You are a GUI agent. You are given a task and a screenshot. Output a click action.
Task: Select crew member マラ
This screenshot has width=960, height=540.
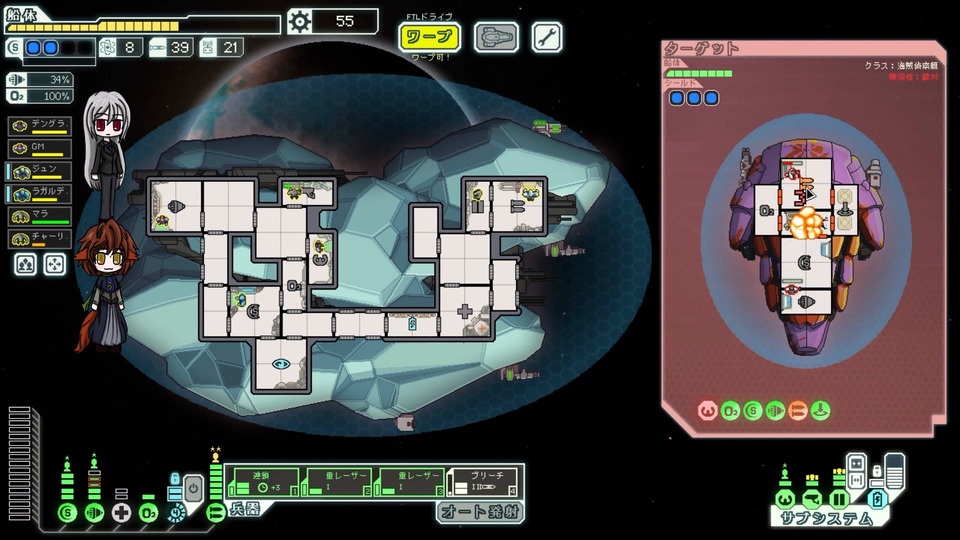point(39,217)
